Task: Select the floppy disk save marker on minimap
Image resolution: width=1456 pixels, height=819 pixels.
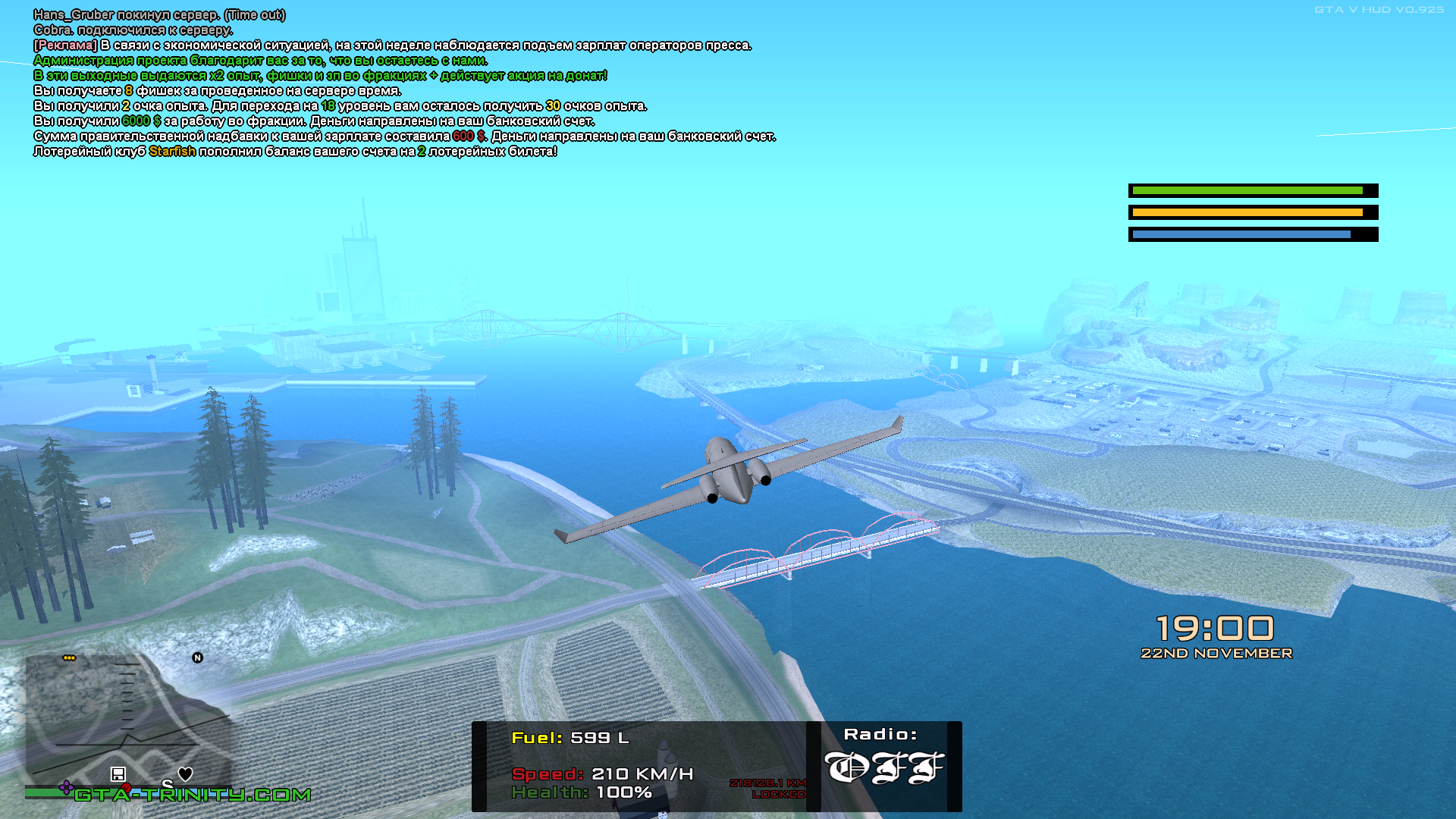Action: coord(118,773)
